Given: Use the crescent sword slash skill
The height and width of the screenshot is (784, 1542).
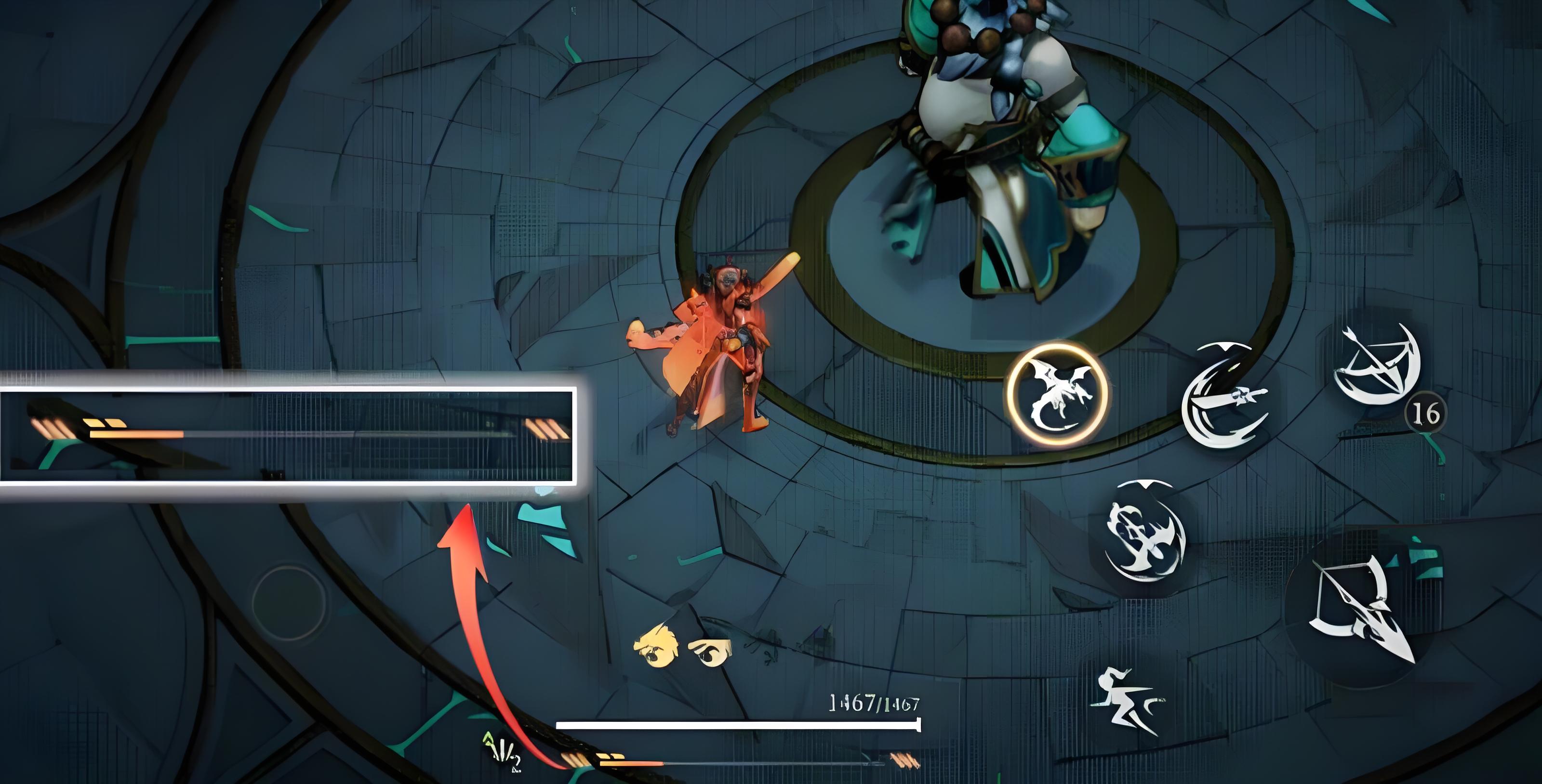Looking at the screenshot, I should pos(1224,396).
